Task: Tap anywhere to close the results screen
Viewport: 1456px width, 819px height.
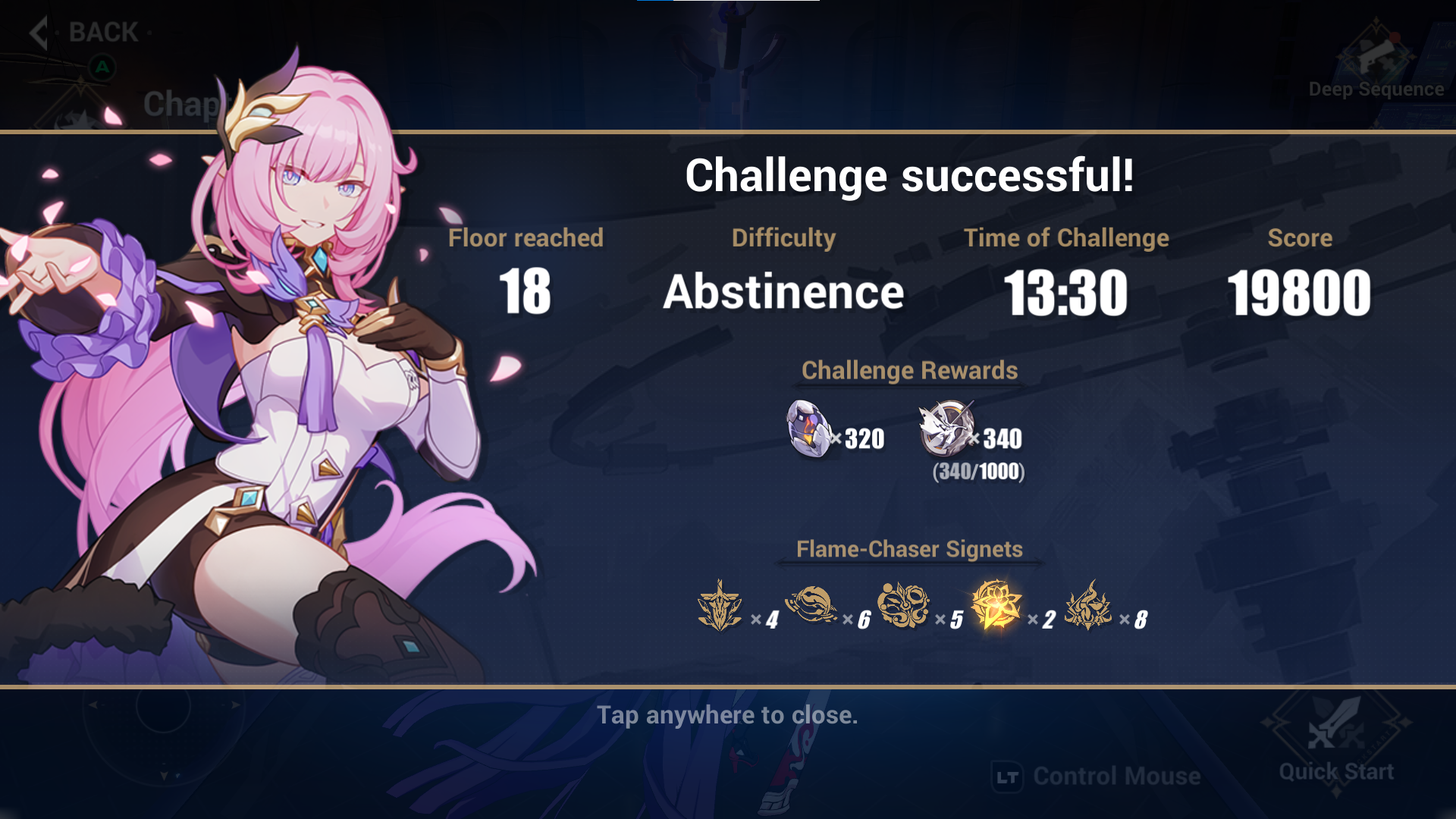Action: coord(728,714)
